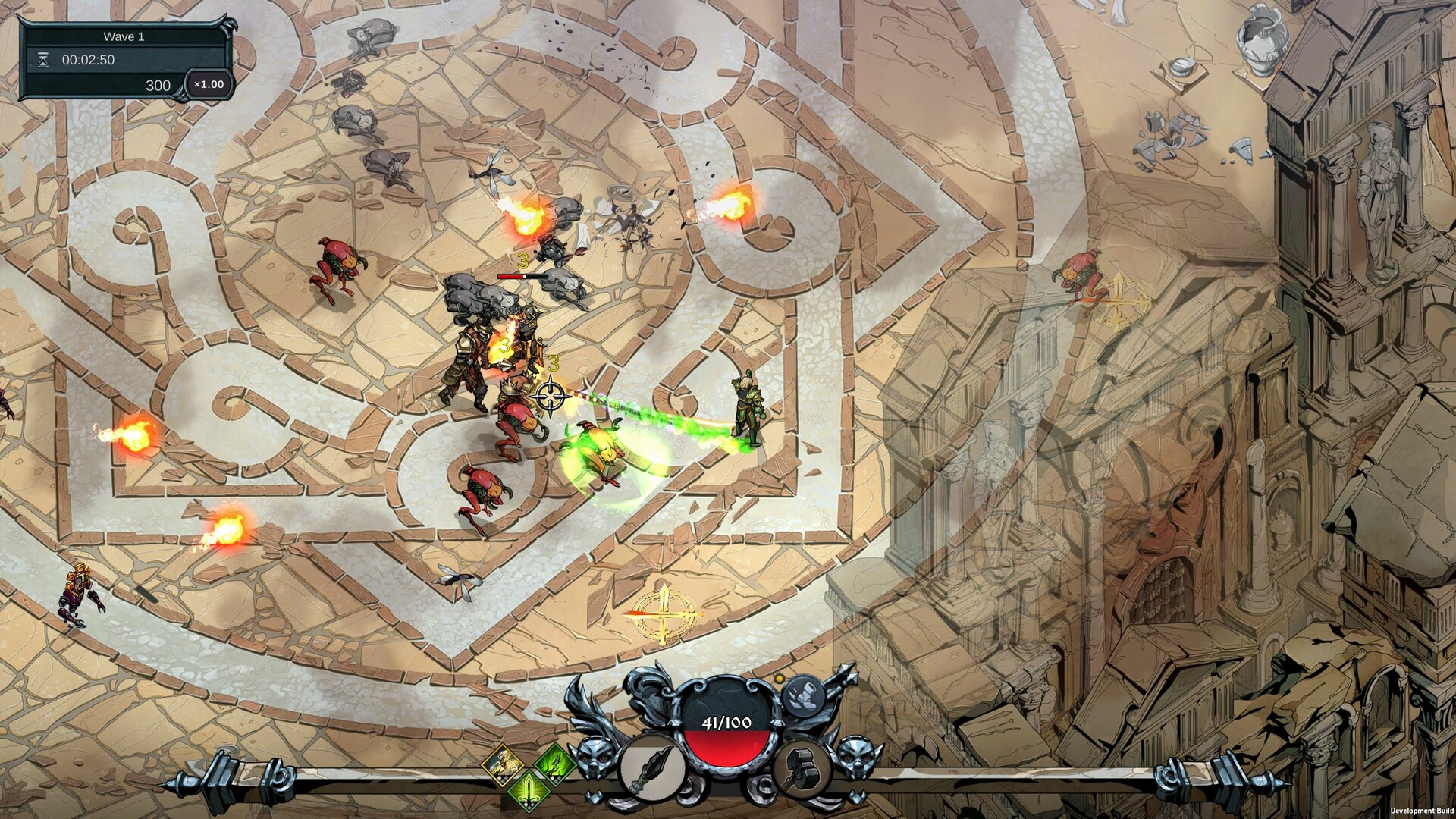Click the 00:02:50 countdown timer
This screenshot has width=1456, height=819.
pyautogui.click(x=89, y=61)
